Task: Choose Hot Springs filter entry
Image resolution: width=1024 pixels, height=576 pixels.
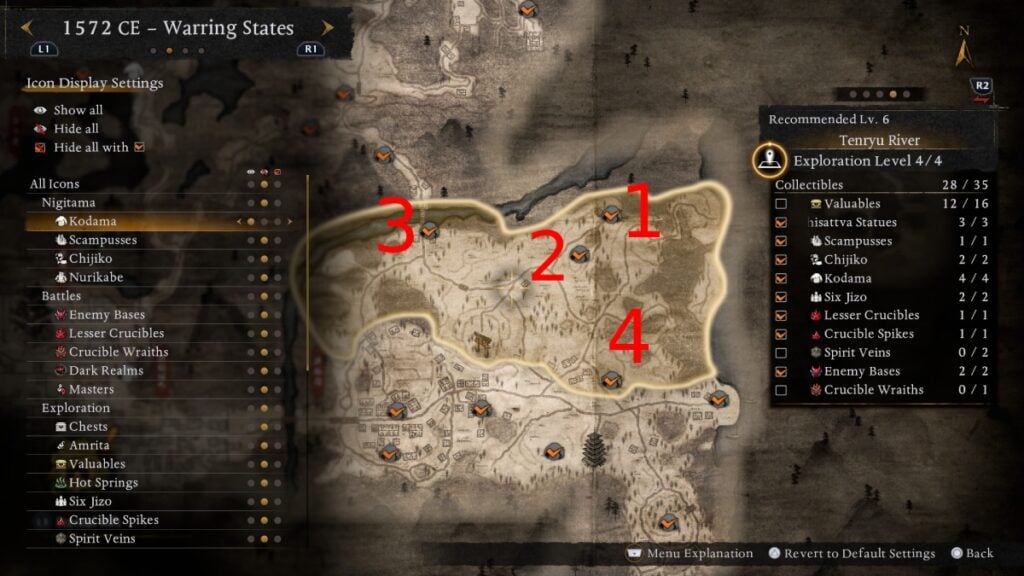Action: 103,483
